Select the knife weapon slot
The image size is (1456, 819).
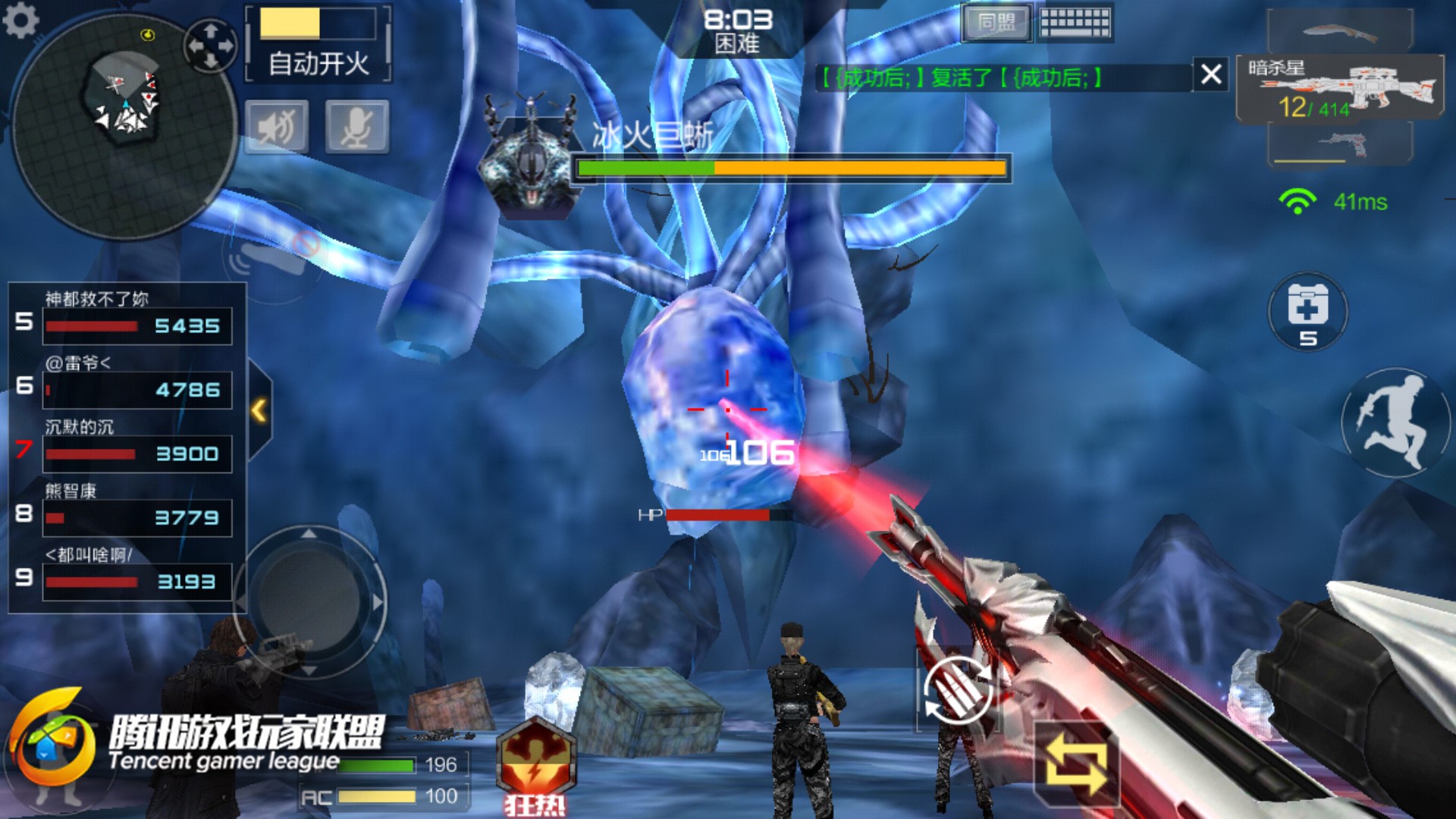coord(1340,32)
